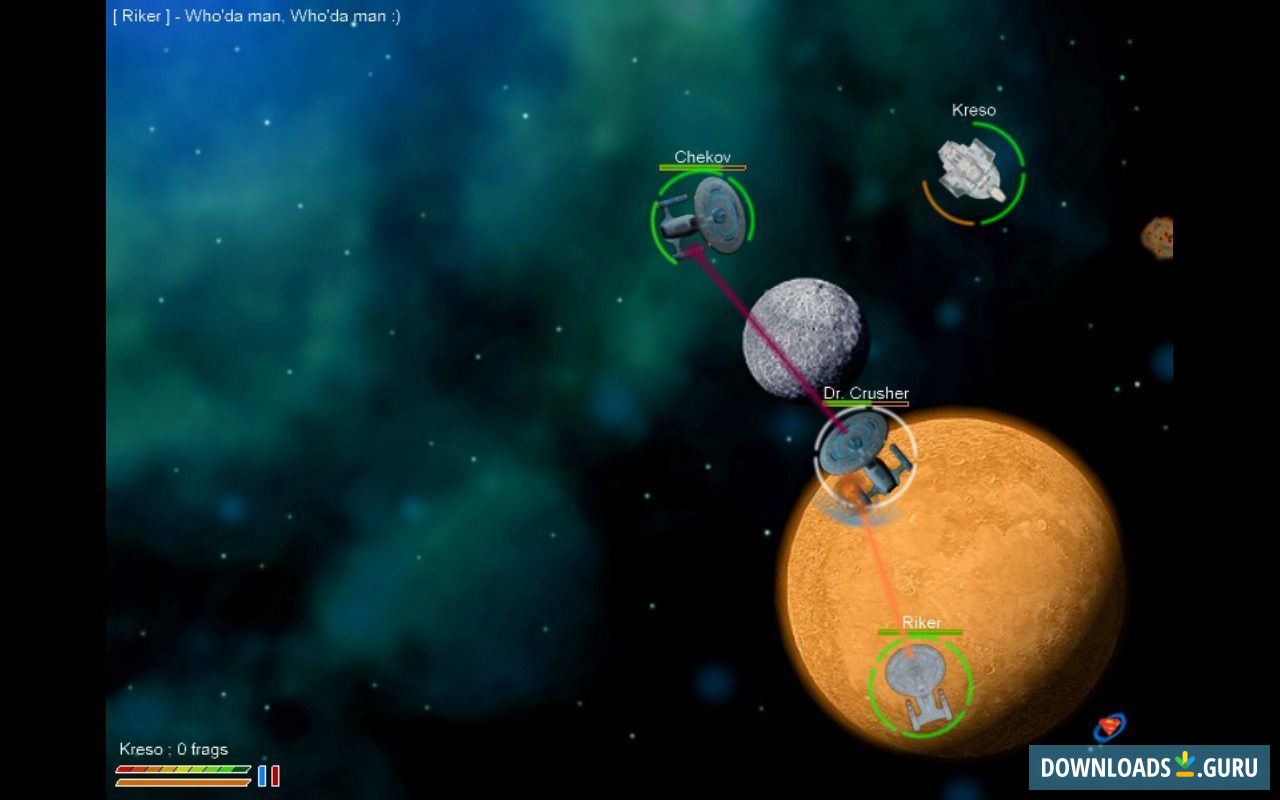
Task: Collect the Superman power-up icon
Action: [x=1110, y=725]
